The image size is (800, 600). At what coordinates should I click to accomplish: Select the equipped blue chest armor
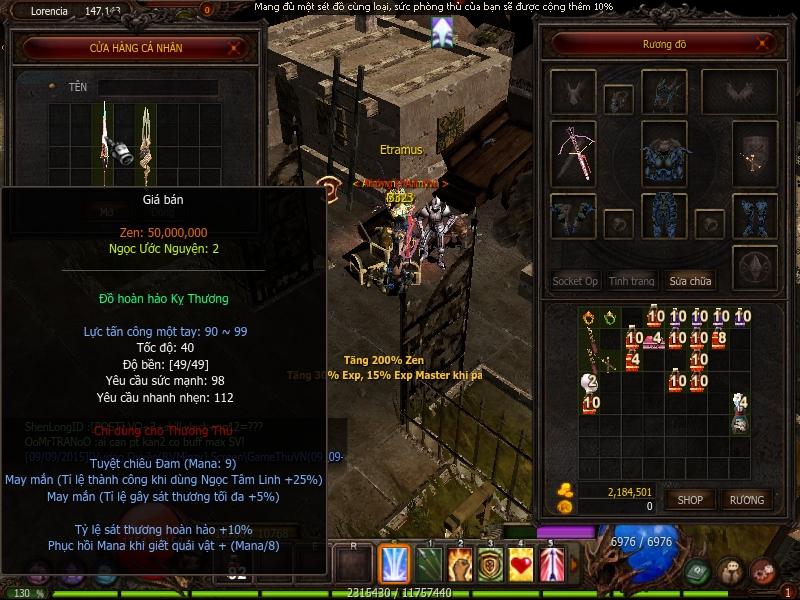(663, 153)
